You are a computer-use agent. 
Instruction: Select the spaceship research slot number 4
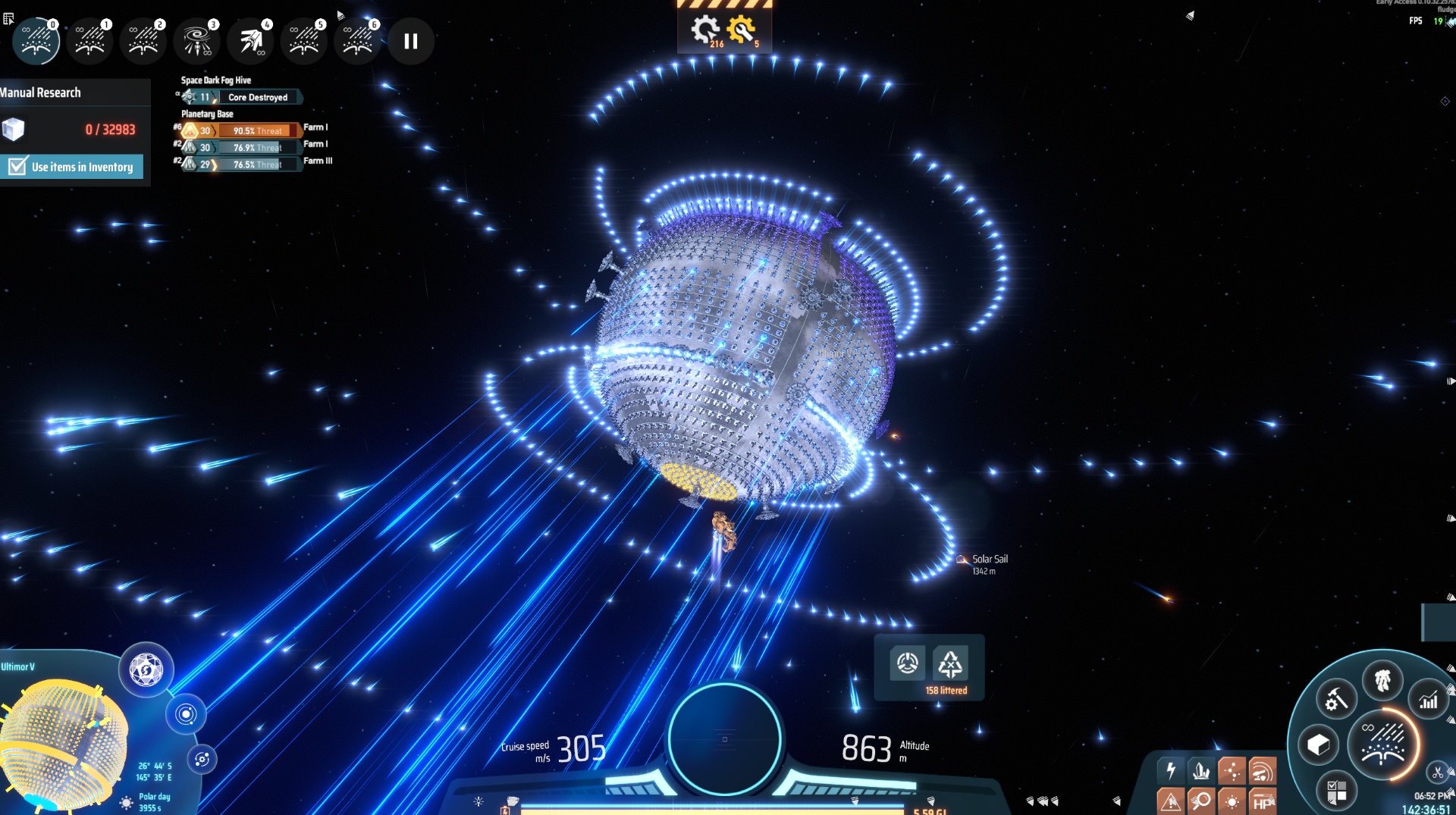[251, 41]
